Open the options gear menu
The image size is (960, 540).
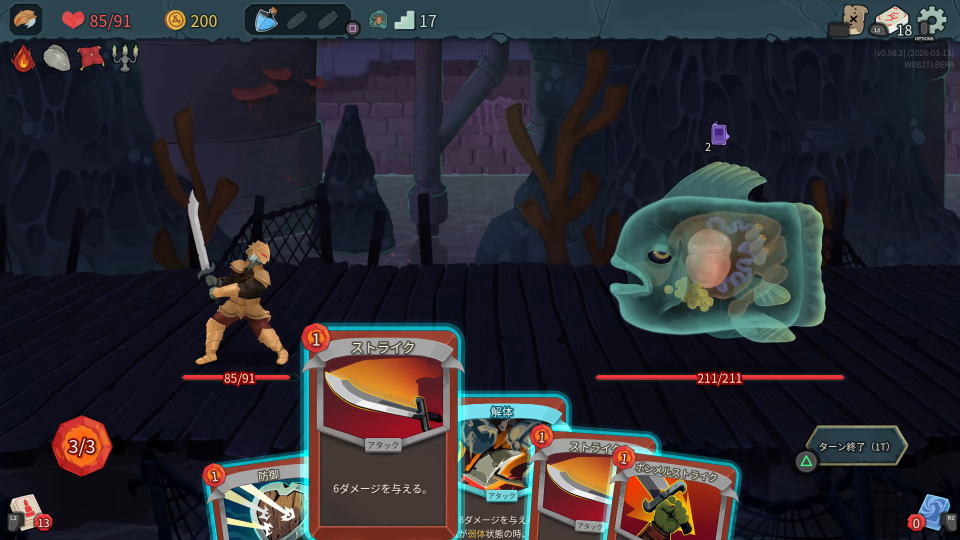(931, 21)
